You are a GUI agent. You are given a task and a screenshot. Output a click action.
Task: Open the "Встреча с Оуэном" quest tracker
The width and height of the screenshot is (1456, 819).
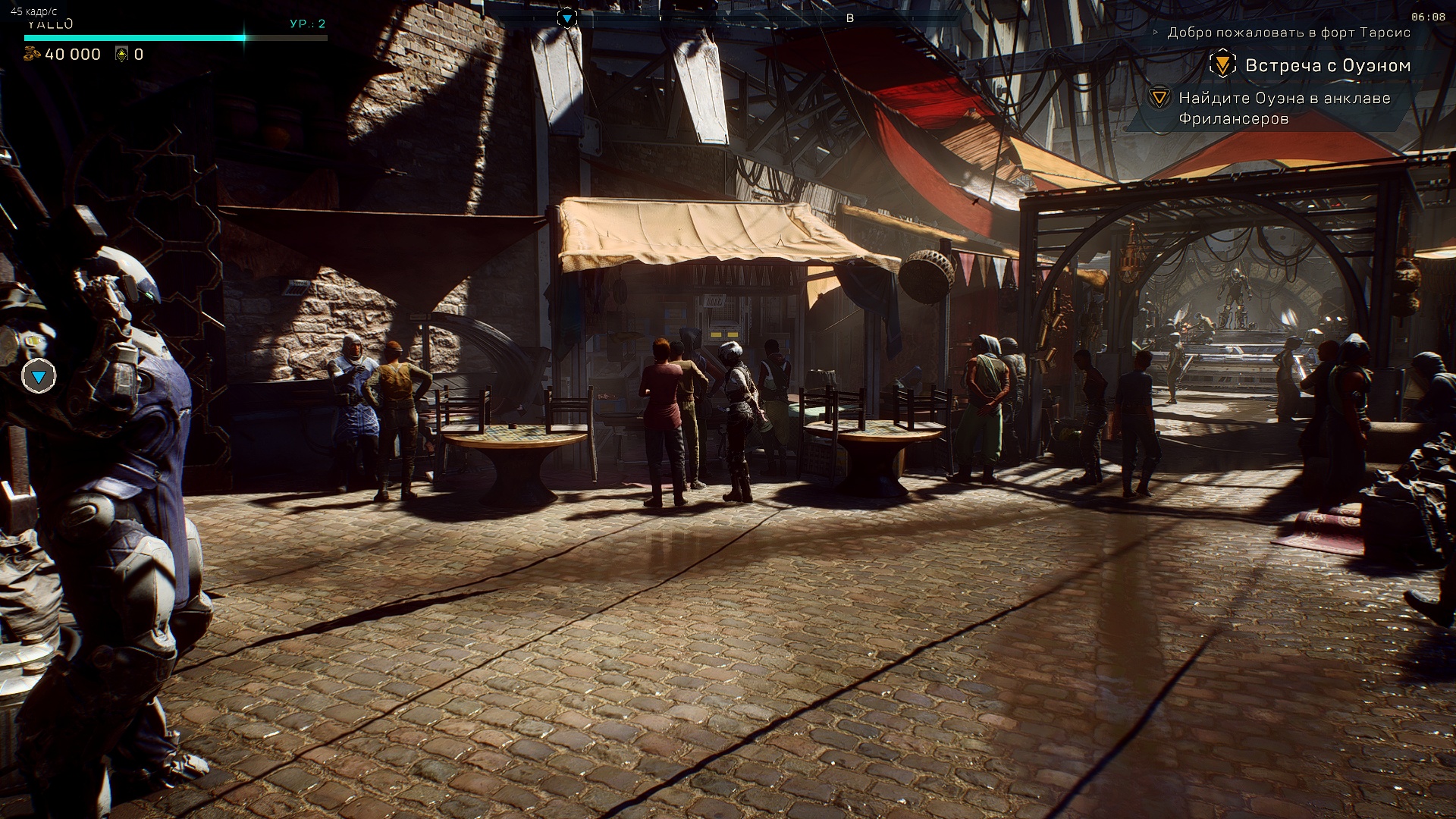tap(1327, 66)
